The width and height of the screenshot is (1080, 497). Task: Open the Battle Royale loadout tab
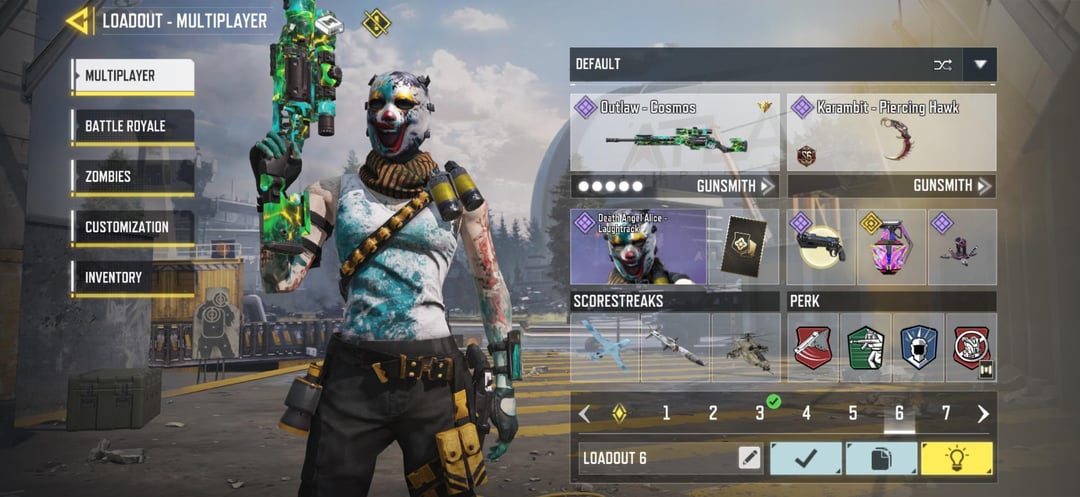point(132,127)
